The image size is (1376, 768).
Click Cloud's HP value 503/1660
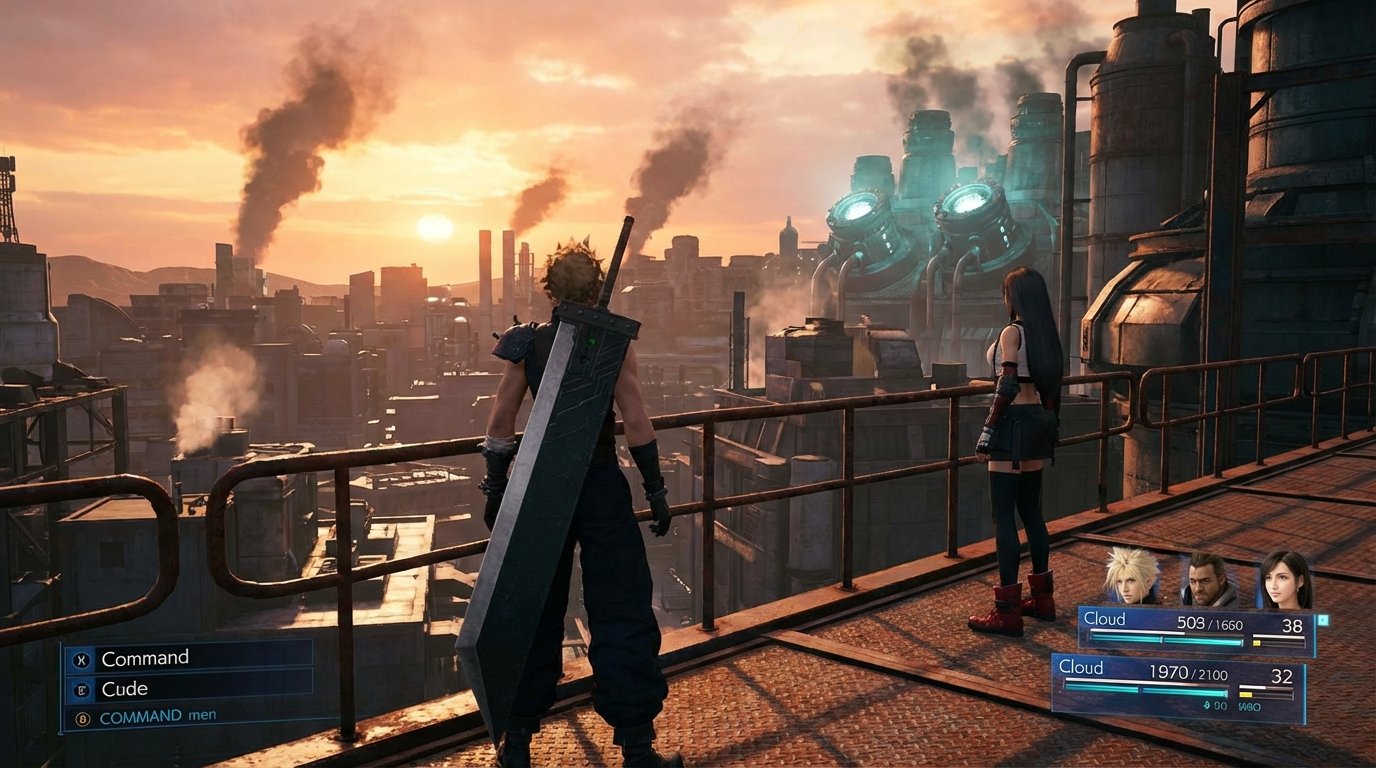1209,624
